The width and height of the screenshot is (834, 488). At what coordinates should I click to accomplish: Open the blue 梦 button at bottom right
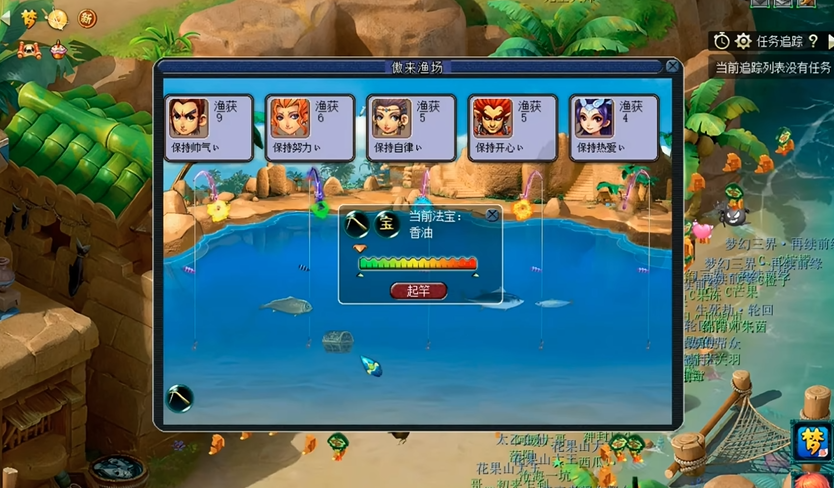pos(813,440)
